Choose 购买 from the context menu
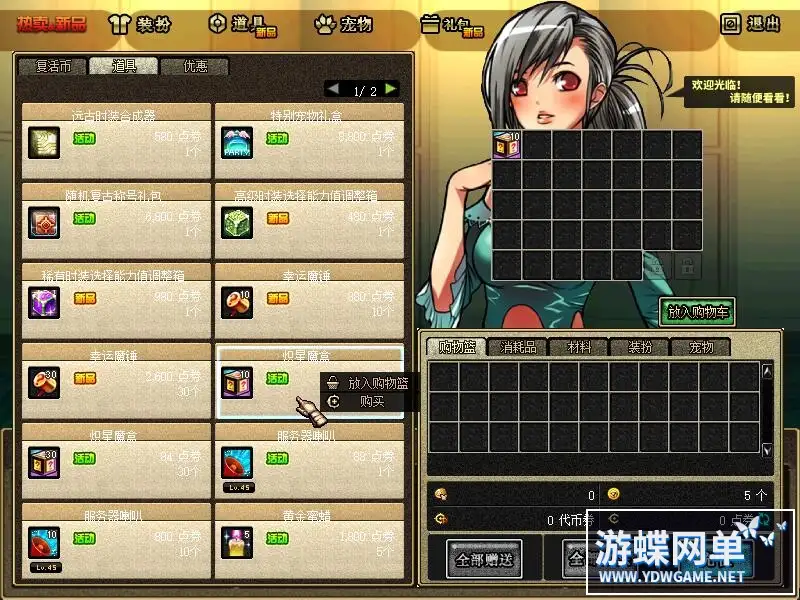800x600 pixels. pyautogui.click(x=371, y=401)
